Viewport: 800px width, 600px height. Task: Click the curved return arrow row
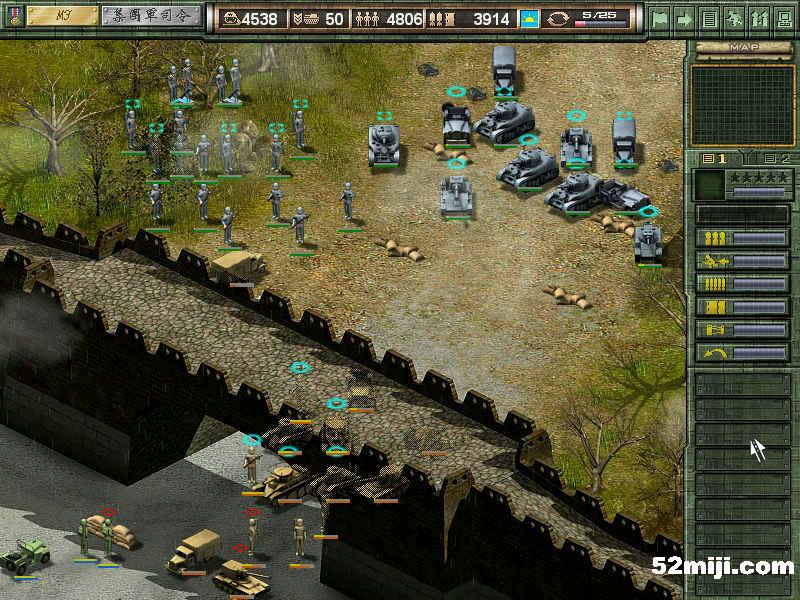(742, 353)
